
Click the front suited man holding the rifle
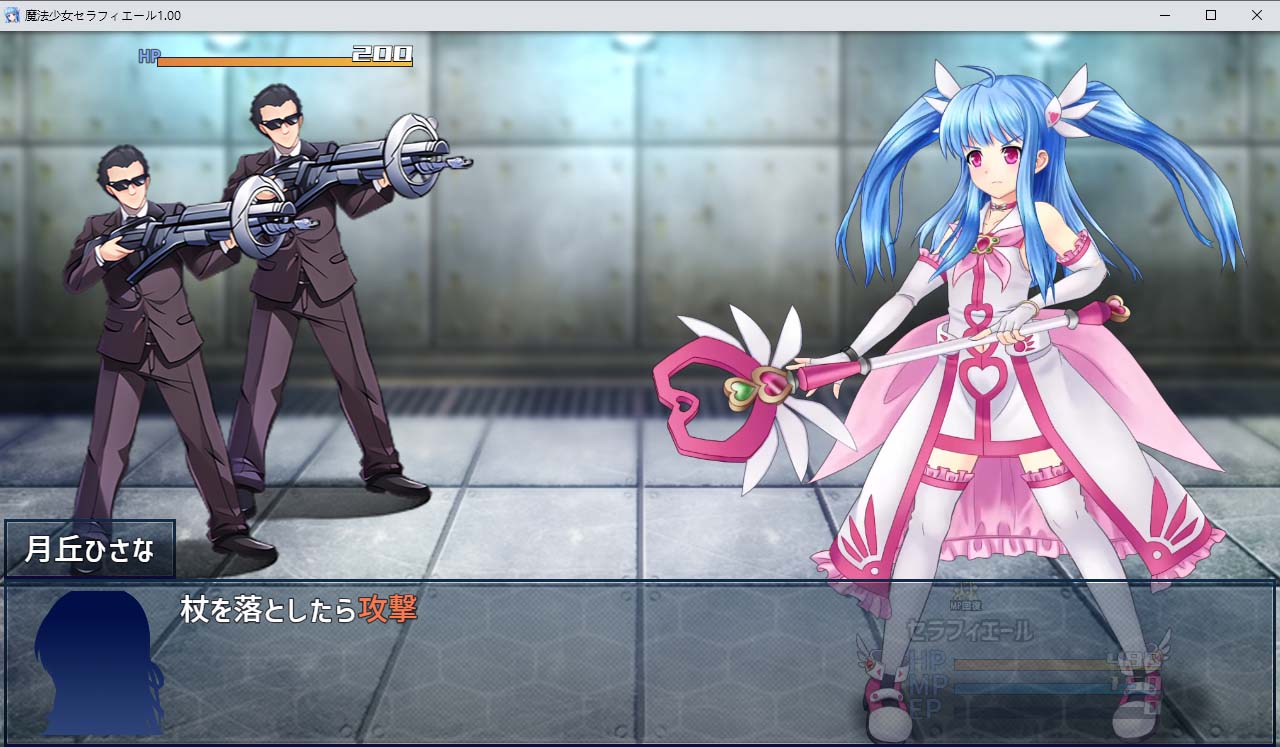tap(300, 300)
